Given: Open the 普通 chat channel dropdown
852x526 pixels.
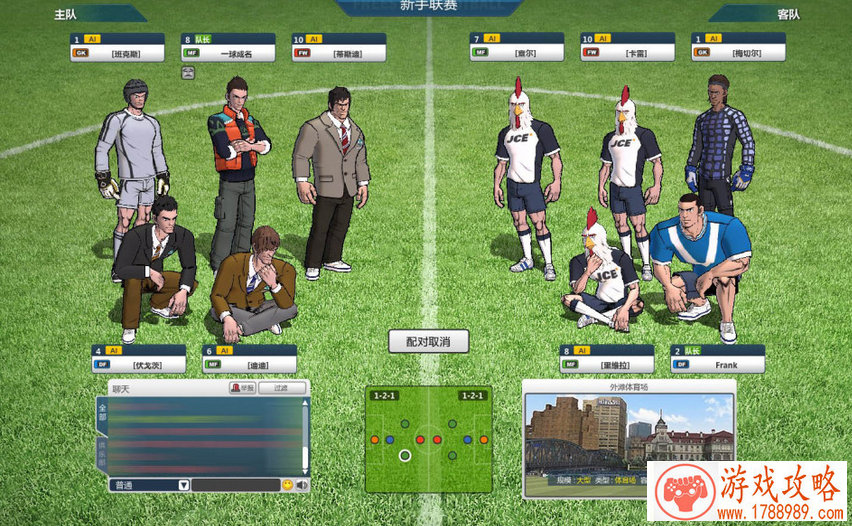Looking at the screenshot, I should (149, 485).
